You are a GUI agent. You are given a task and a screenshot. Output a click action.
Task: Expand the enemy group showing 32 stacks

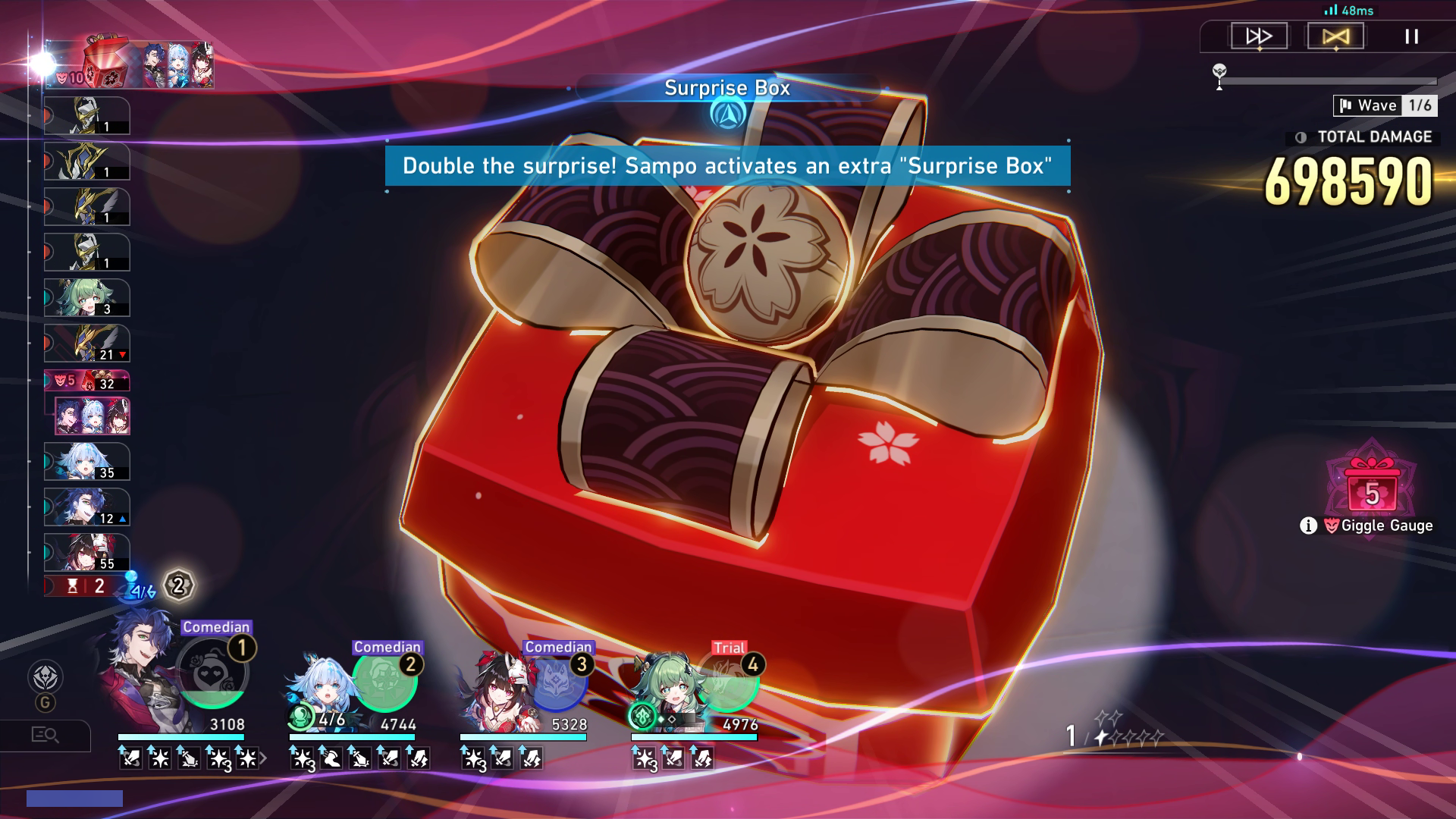click(87, 379)
